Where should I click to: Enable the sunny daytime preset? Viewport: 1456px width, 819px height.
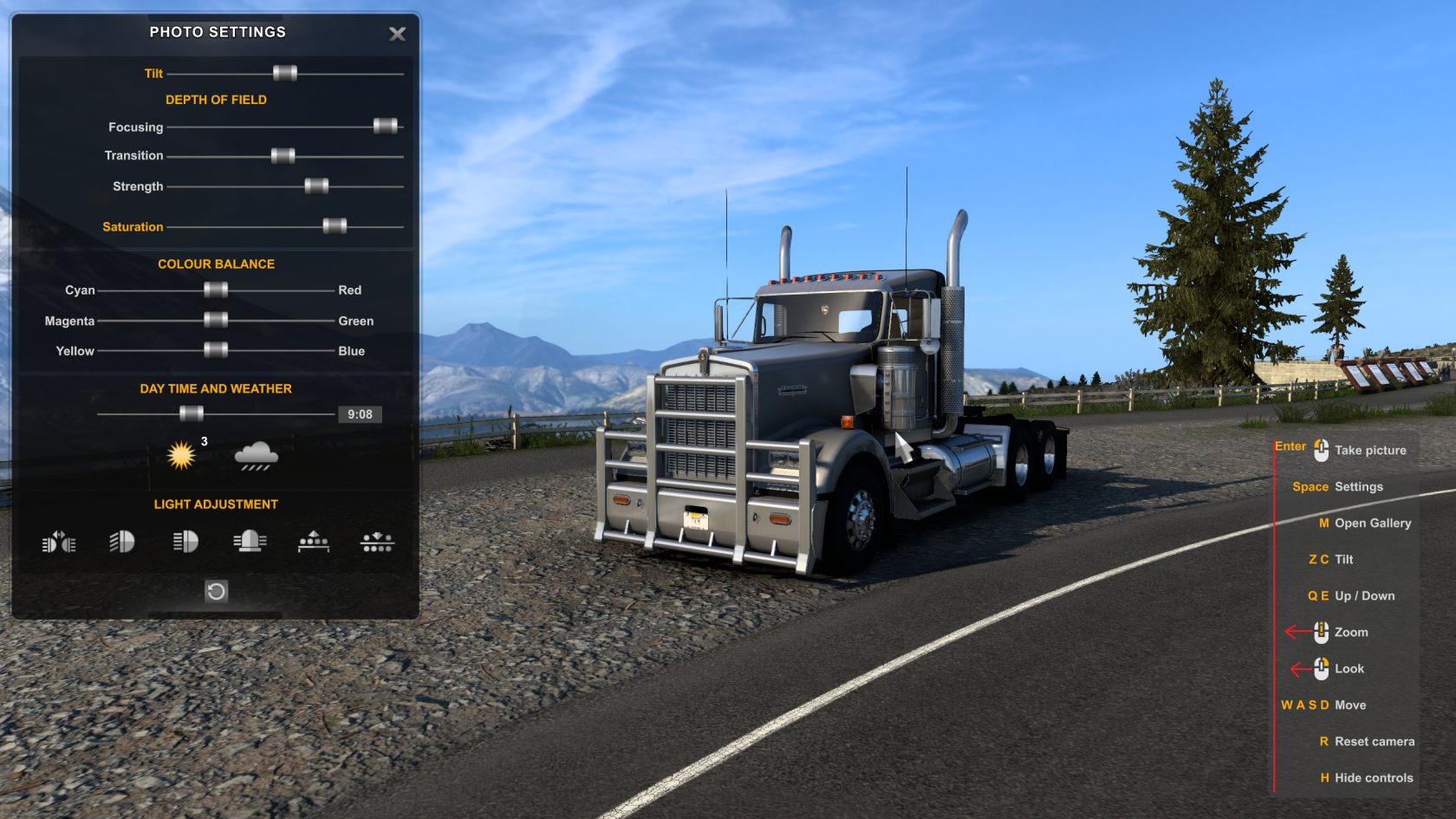tap(181, 454)
